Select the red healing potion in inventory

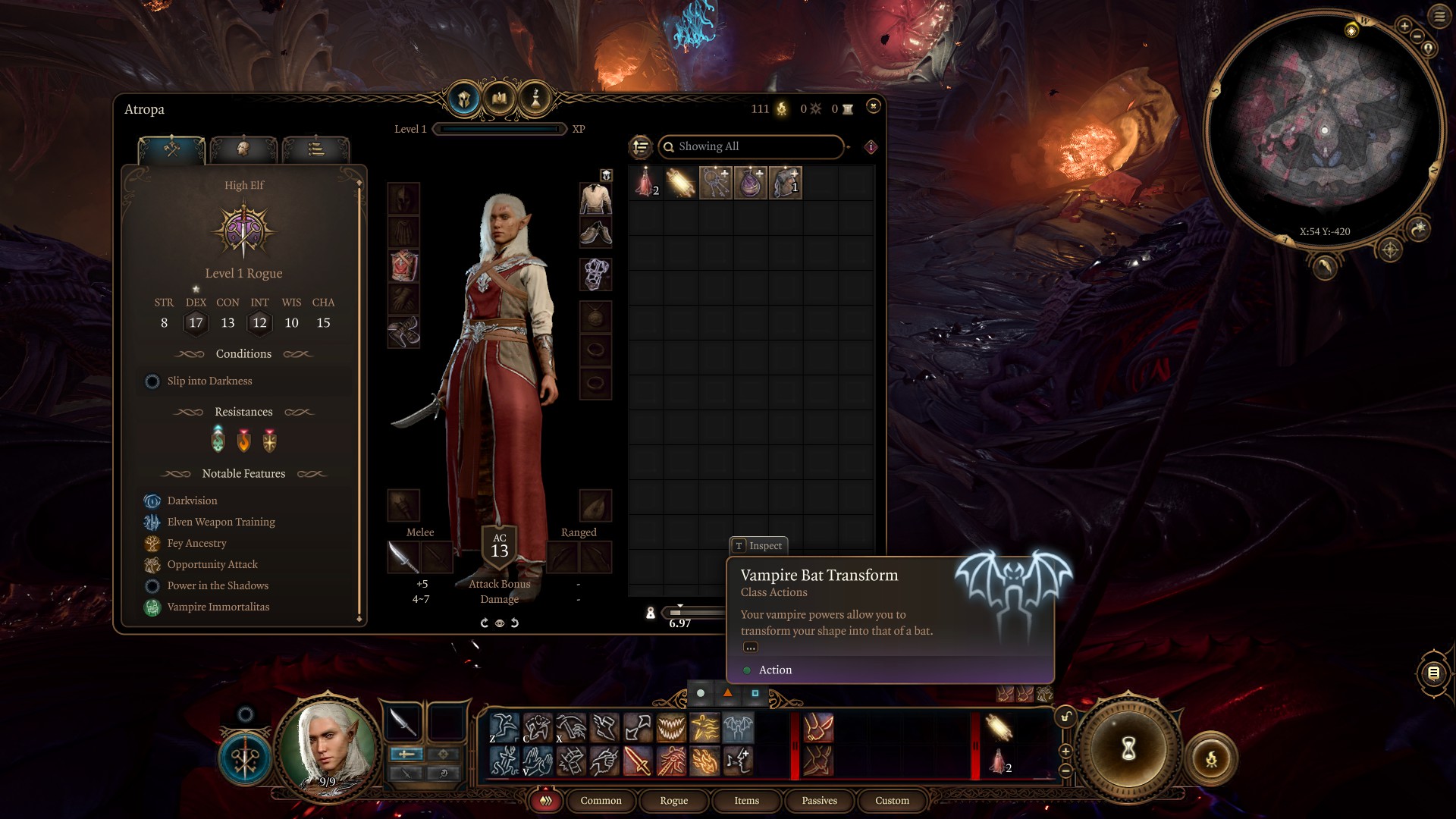coord(646,184)
